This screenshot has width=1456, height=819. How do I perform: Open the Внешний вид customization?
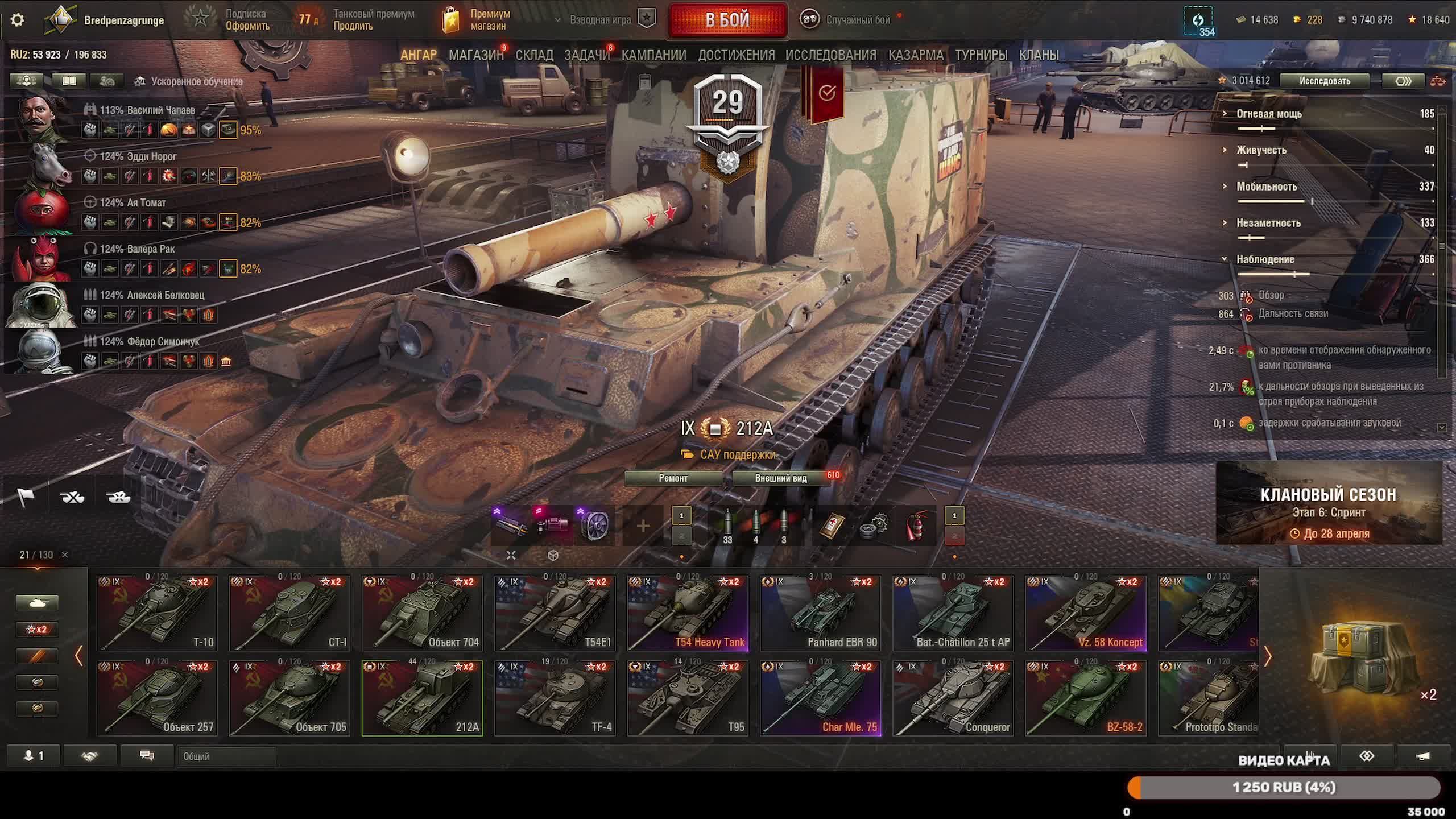point(780,478)
